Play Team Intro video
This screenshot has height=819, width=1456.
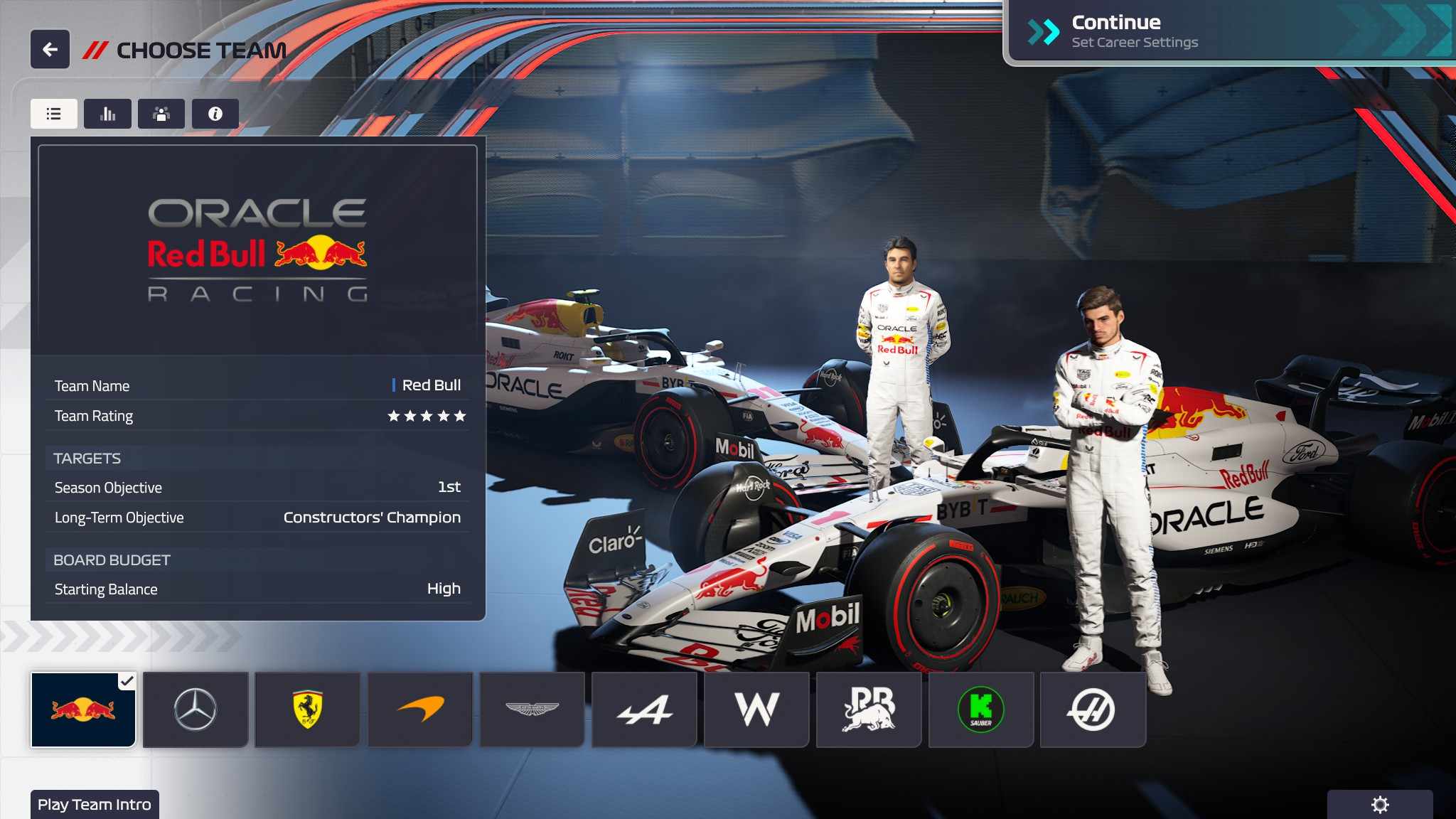pyautogui.click(x=95, y=805)
